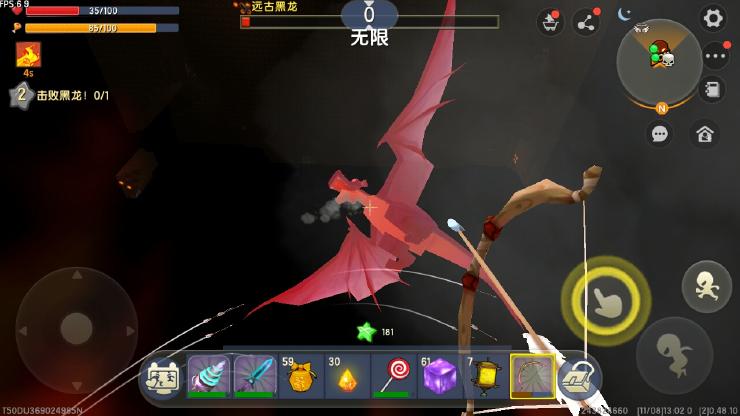Select the purple cube block slot
The width and height of the screenshot is (740, 416).
coord(439,377)
